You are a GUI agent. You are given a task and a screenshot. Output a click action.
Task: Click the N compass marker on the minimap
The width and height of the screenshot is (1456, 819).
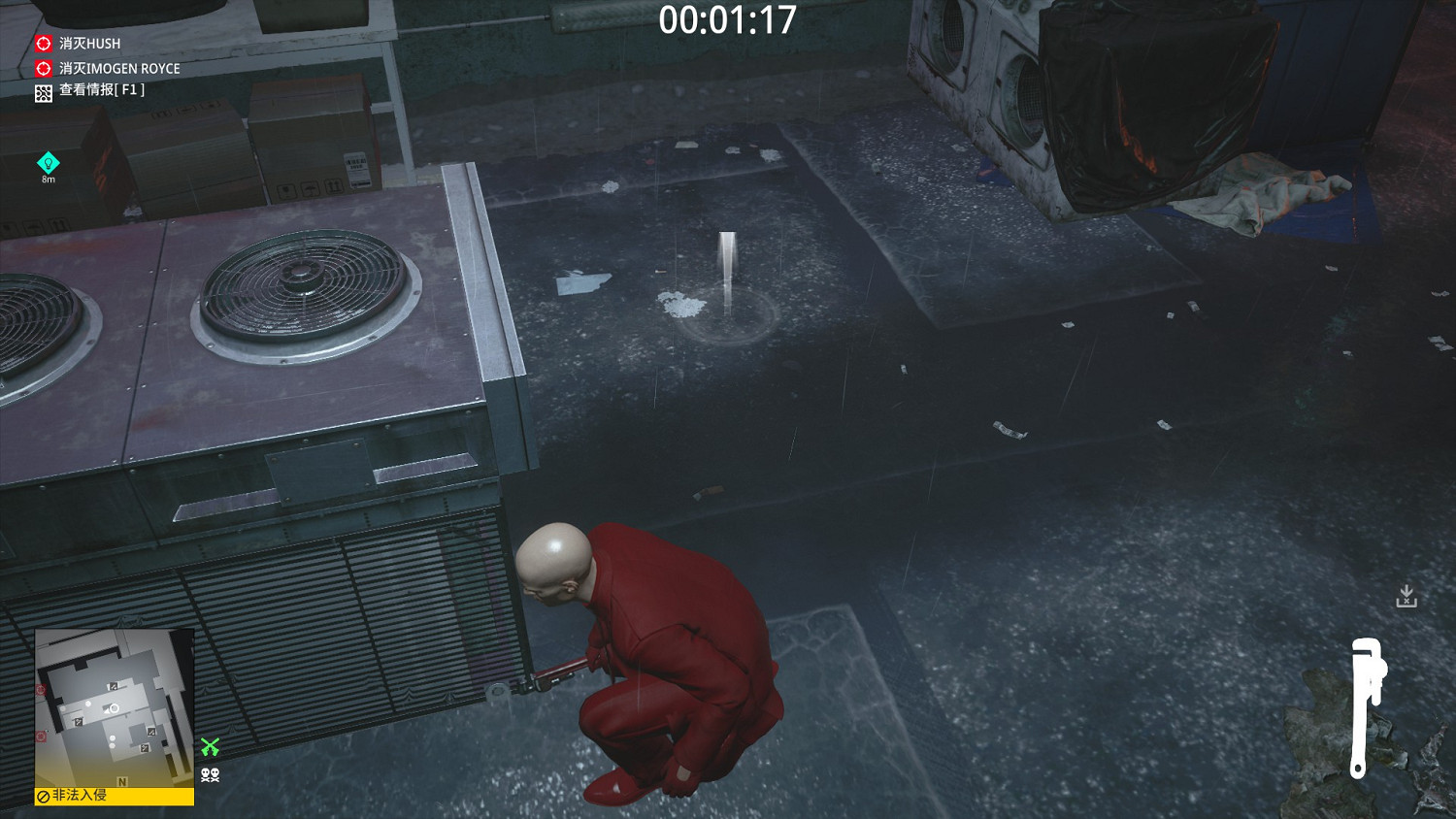(x=121, y=782)
